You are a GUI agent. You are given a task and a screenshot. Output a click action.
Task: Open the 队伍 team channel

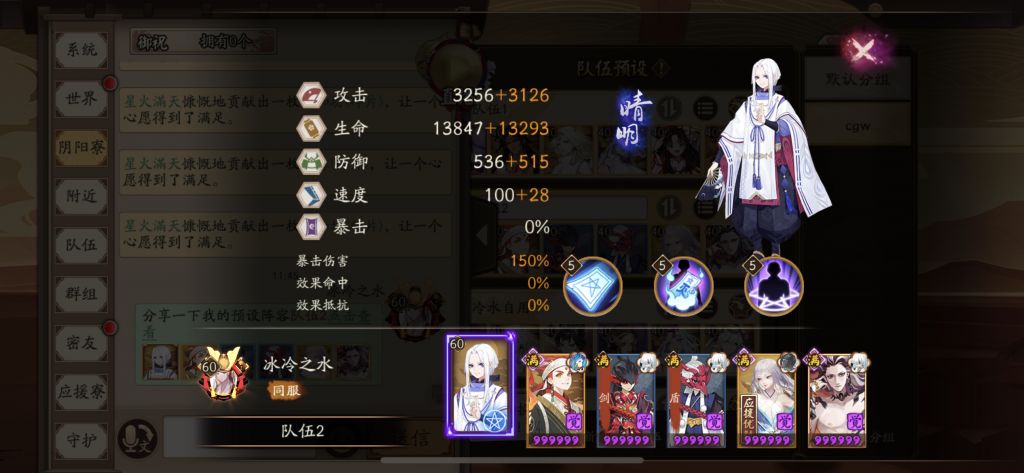80,243
